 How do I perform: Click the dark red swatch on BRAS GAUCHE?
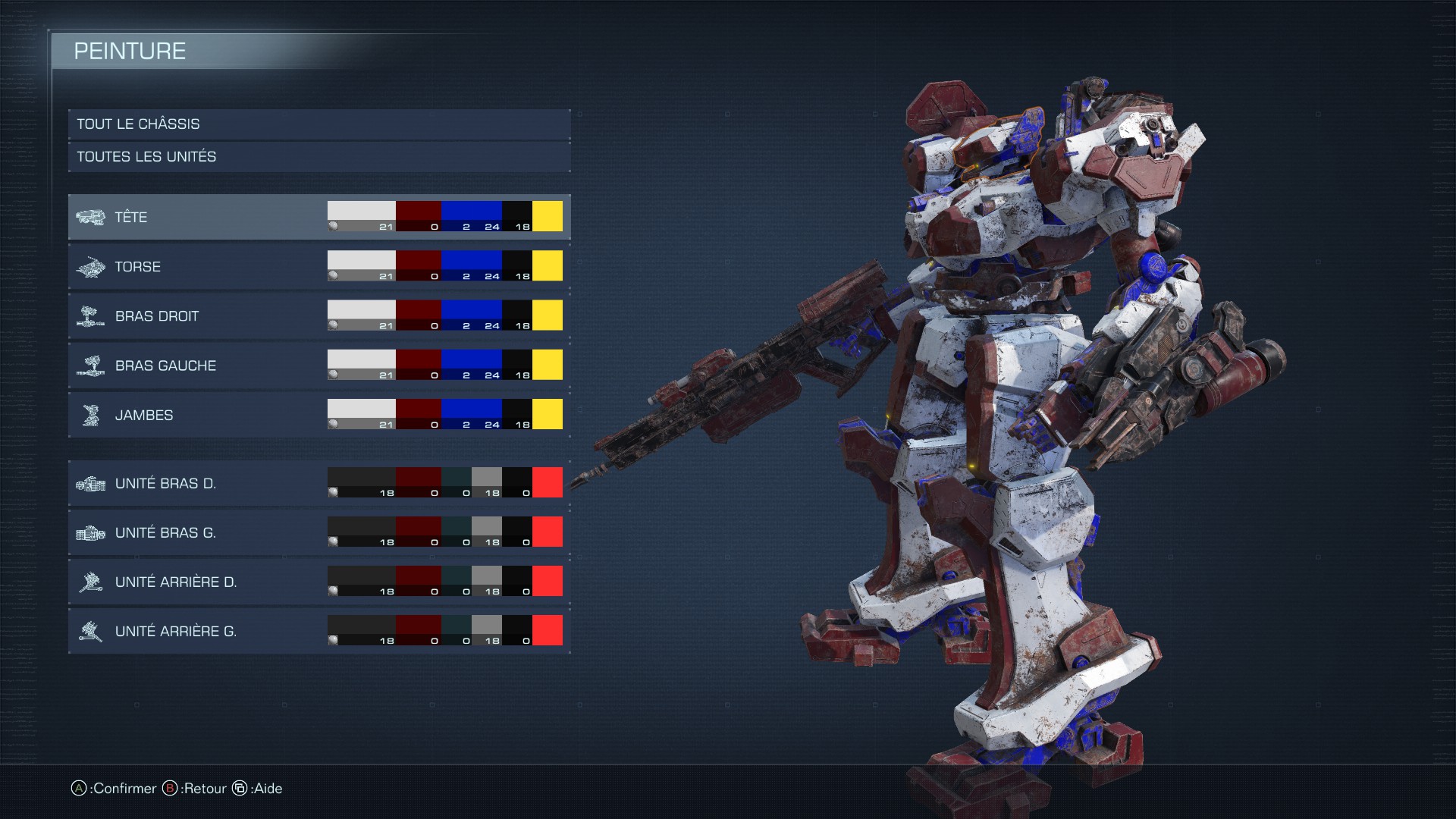tap(418, 361)
